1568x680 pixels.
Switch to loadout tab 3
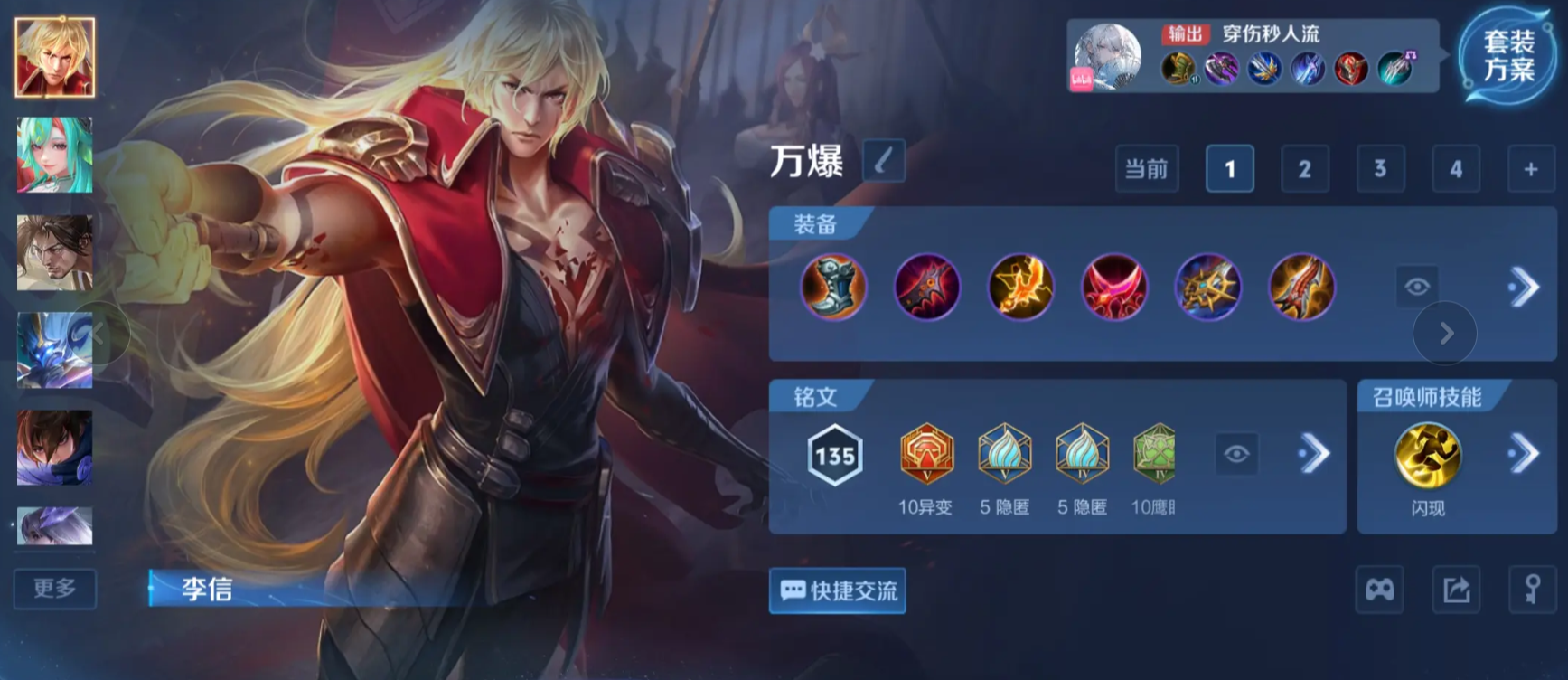(x=1380, y=168)
